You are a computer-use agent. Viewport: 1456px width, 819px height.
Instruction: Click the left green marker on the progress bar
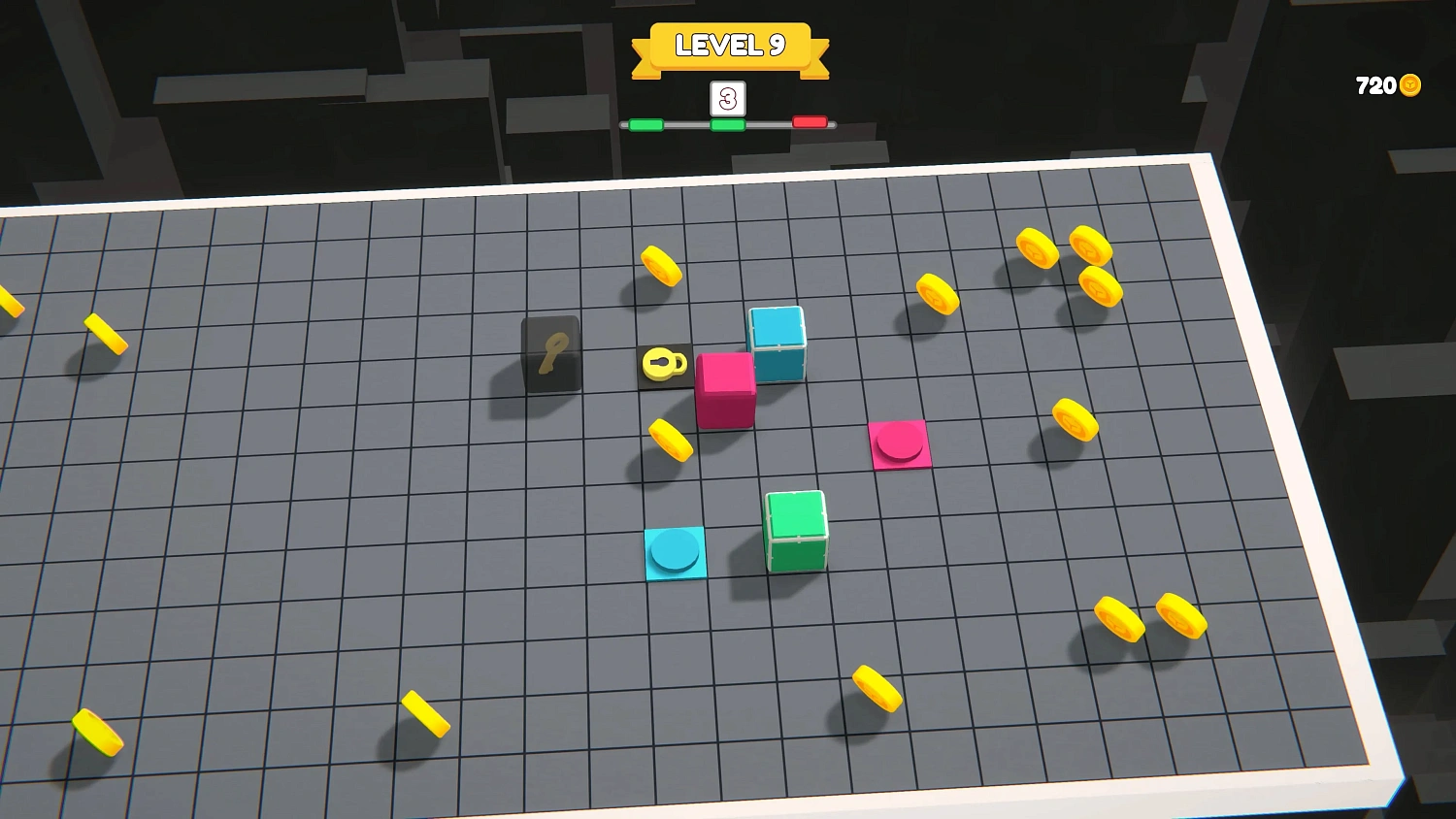click(x=647, y=123)
